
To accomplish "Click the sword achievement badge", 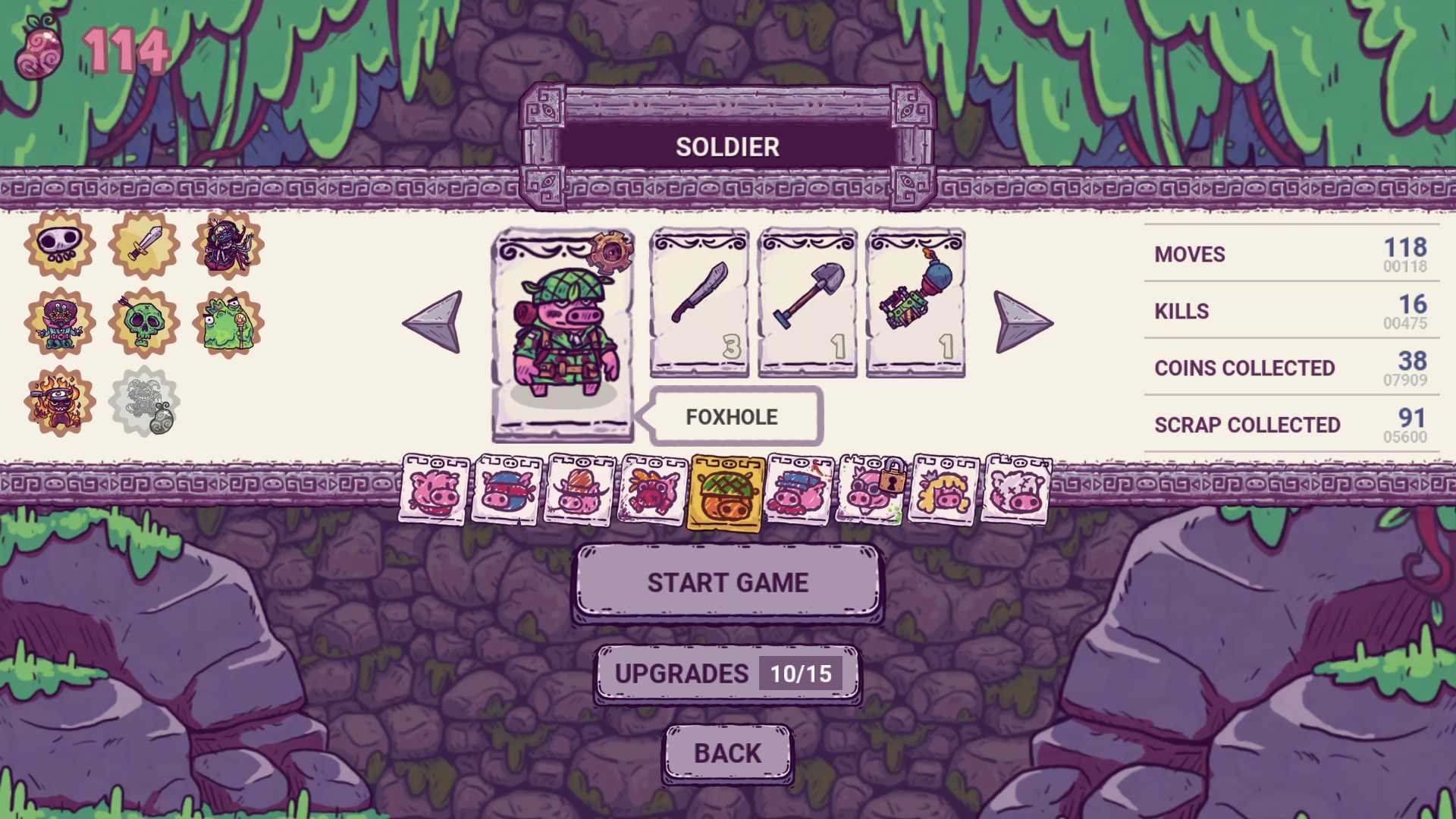I will [143, 244].
